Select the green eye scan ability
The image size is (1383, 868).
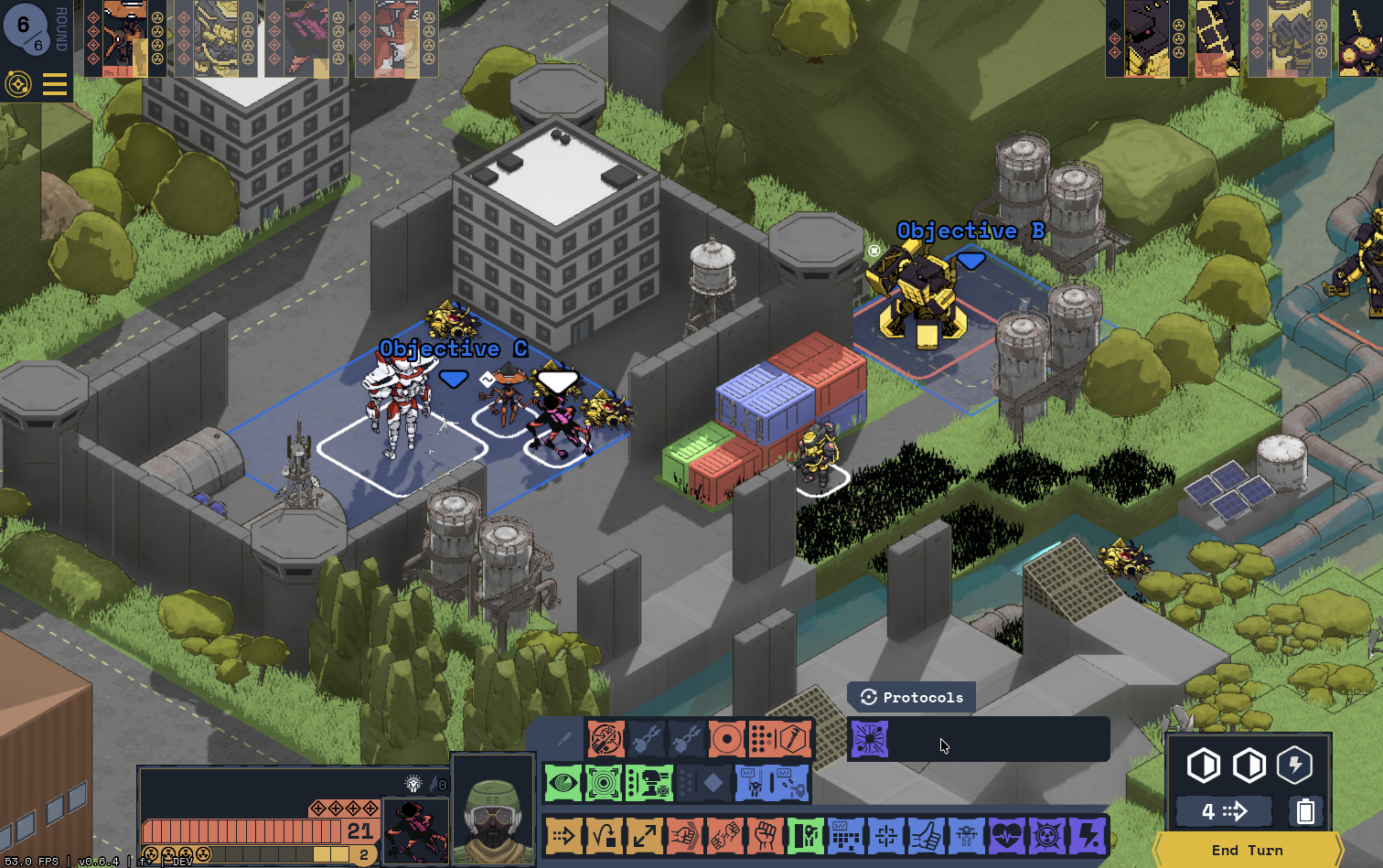coord(563,783)
